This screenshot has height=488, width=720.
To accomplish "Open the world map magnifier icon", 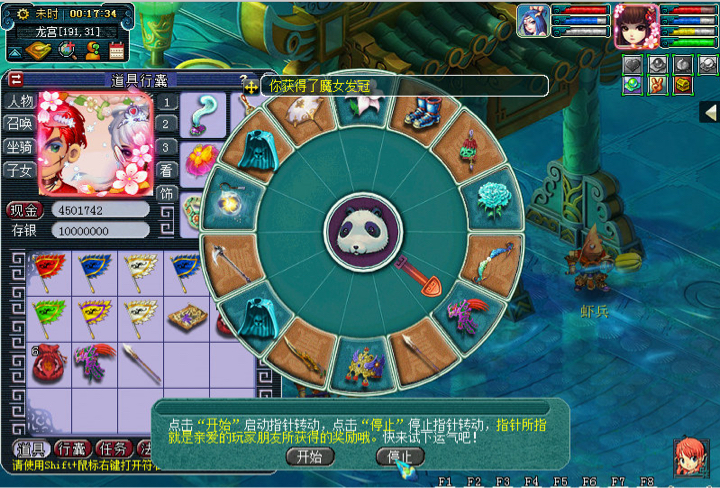I will pos(67,51).
